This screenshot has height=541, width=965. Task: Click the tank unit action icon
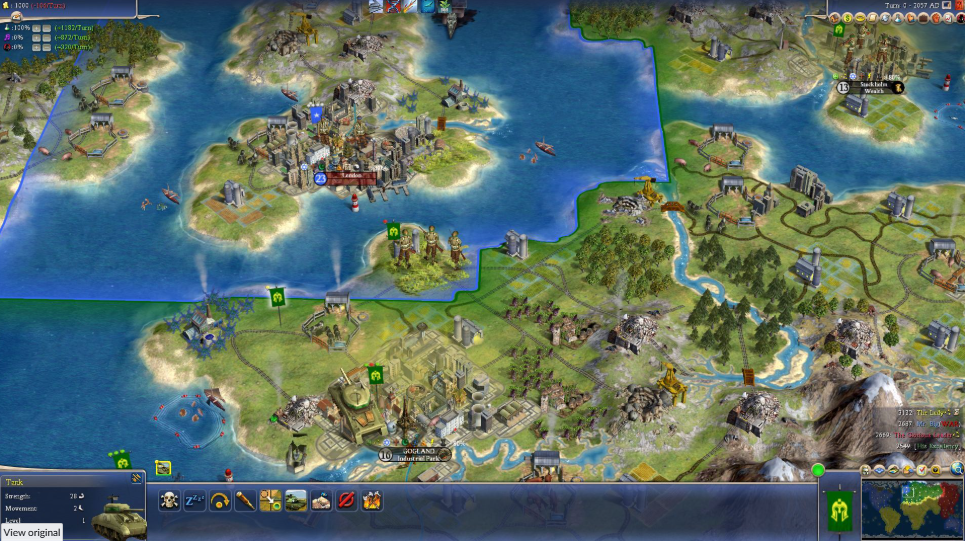click(x=296, y=500)
